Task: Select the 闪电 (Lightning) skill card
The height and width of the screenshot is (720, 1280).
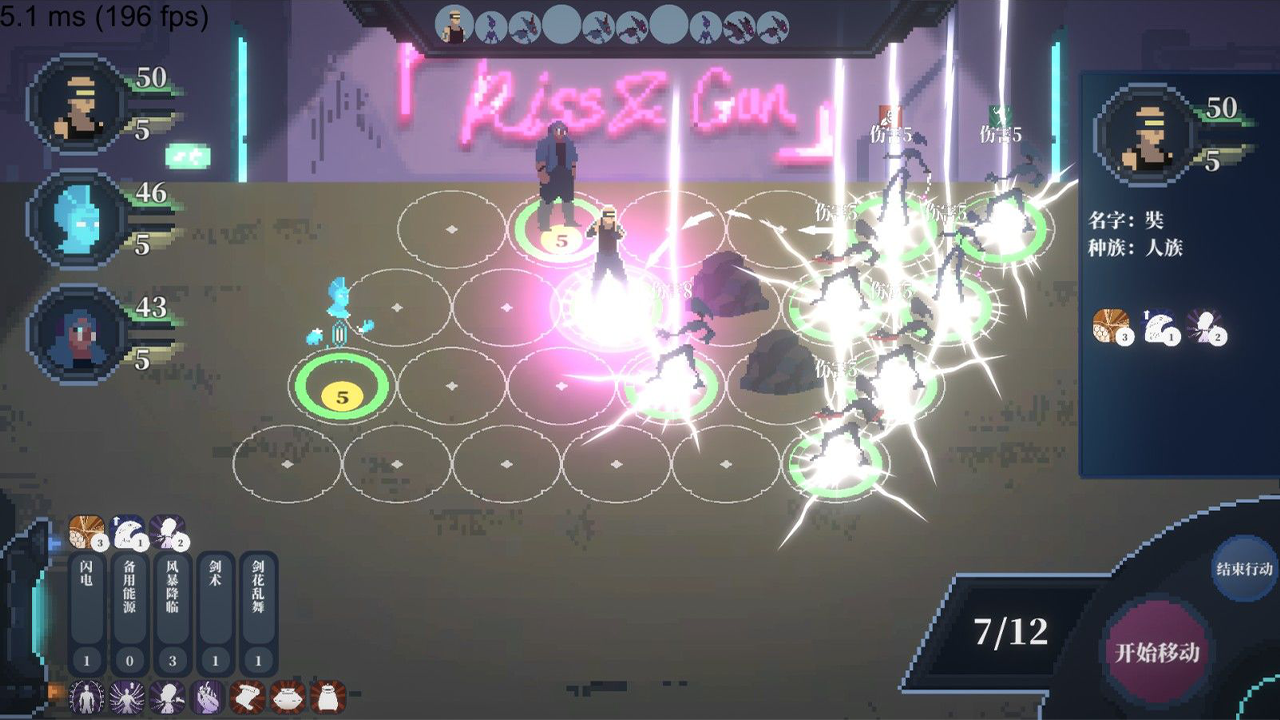Action: point(85,597)
